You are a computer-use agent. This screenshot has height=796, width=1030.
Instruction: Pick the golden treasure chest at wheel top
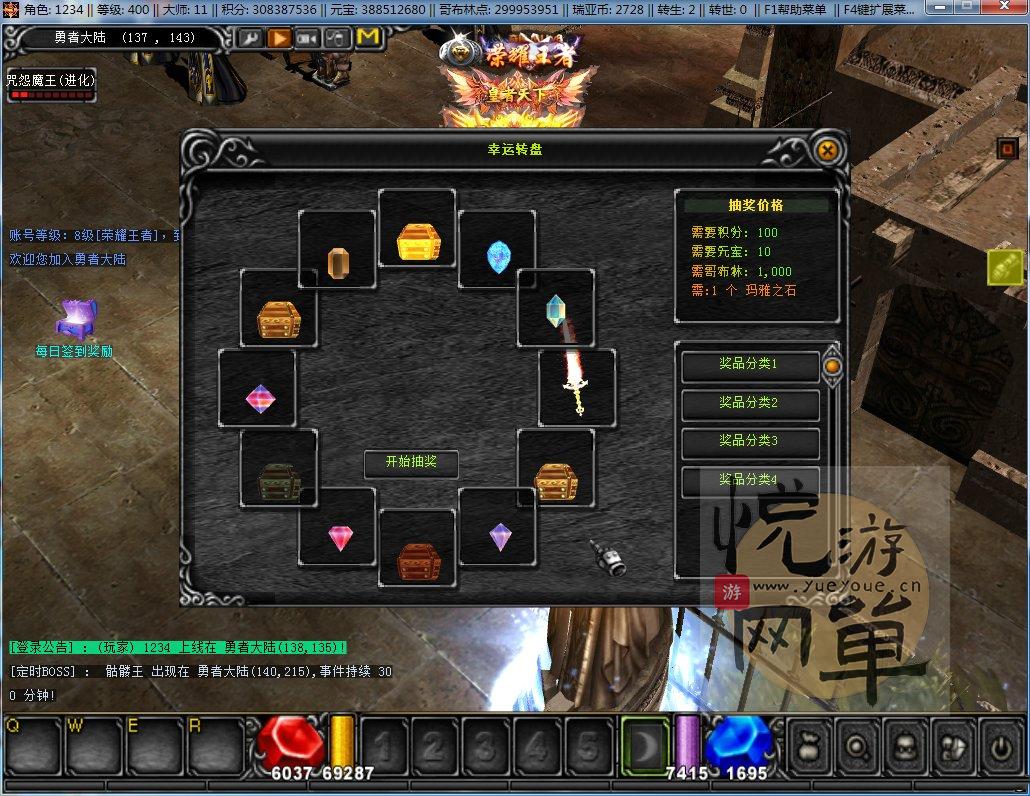417,242
